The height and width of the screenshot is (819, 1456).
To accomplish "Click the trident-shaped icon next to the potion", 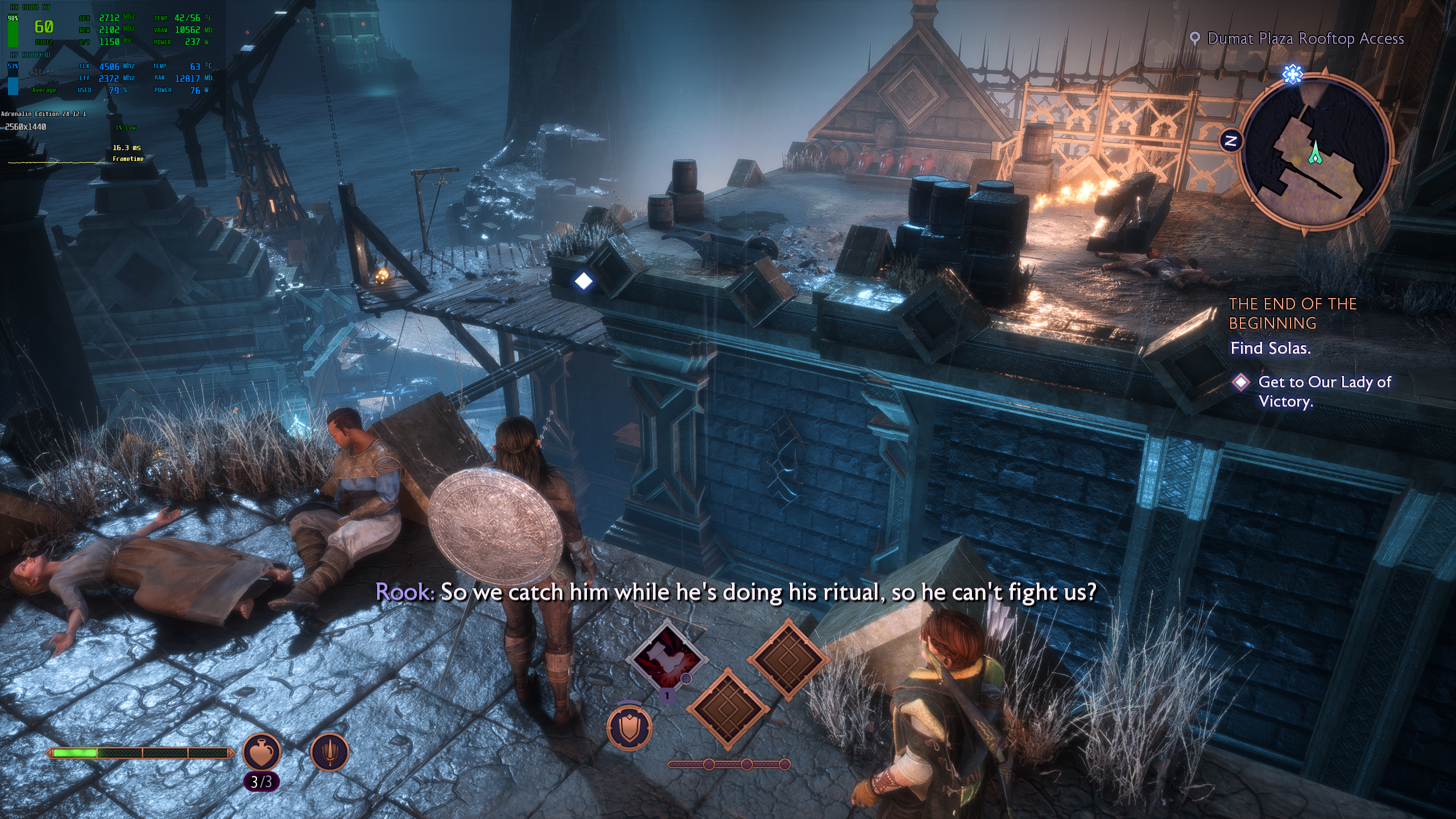I will click(329, 752).
